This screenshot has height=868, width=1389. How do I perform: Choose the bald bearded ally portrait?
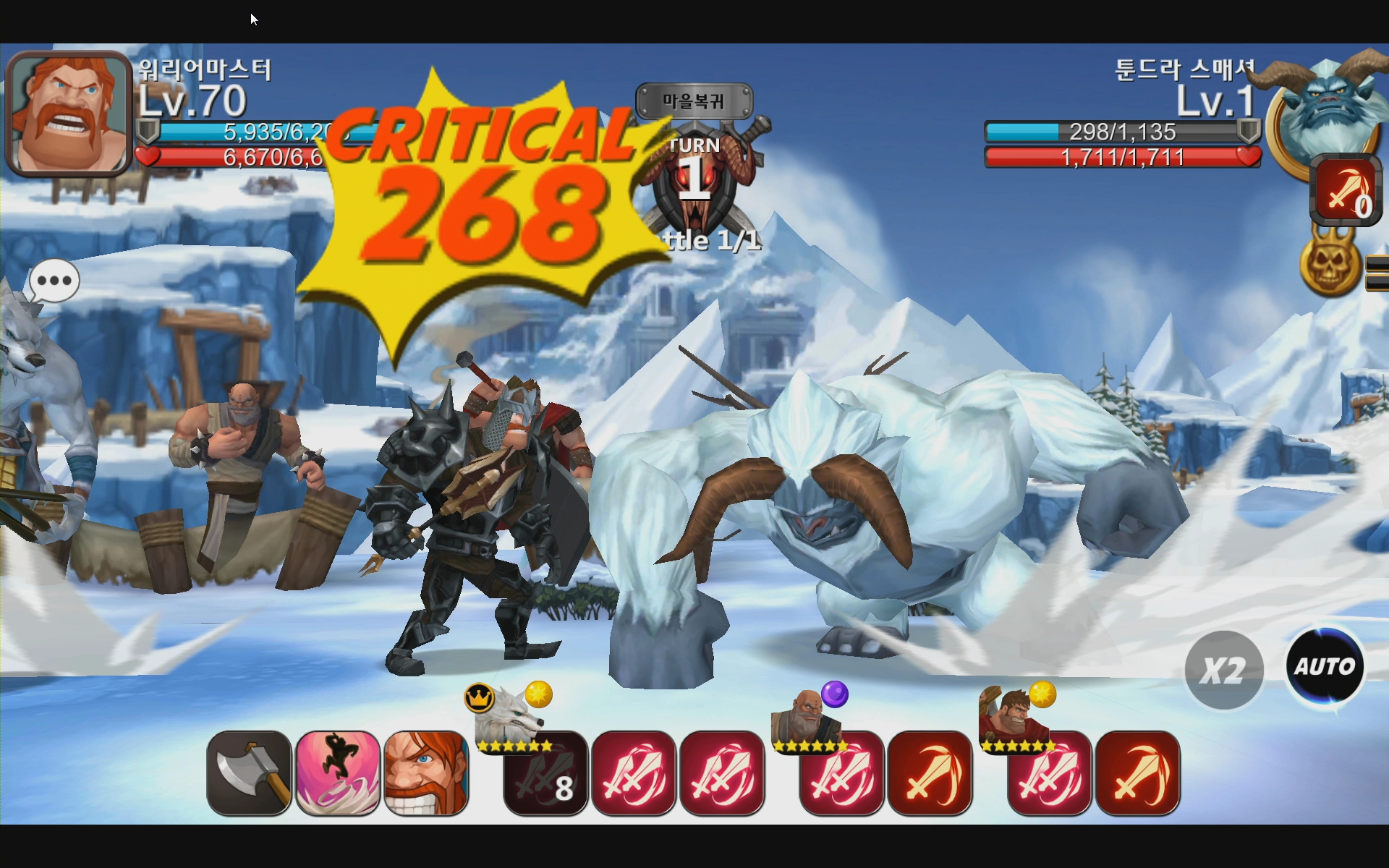point(807,716)
